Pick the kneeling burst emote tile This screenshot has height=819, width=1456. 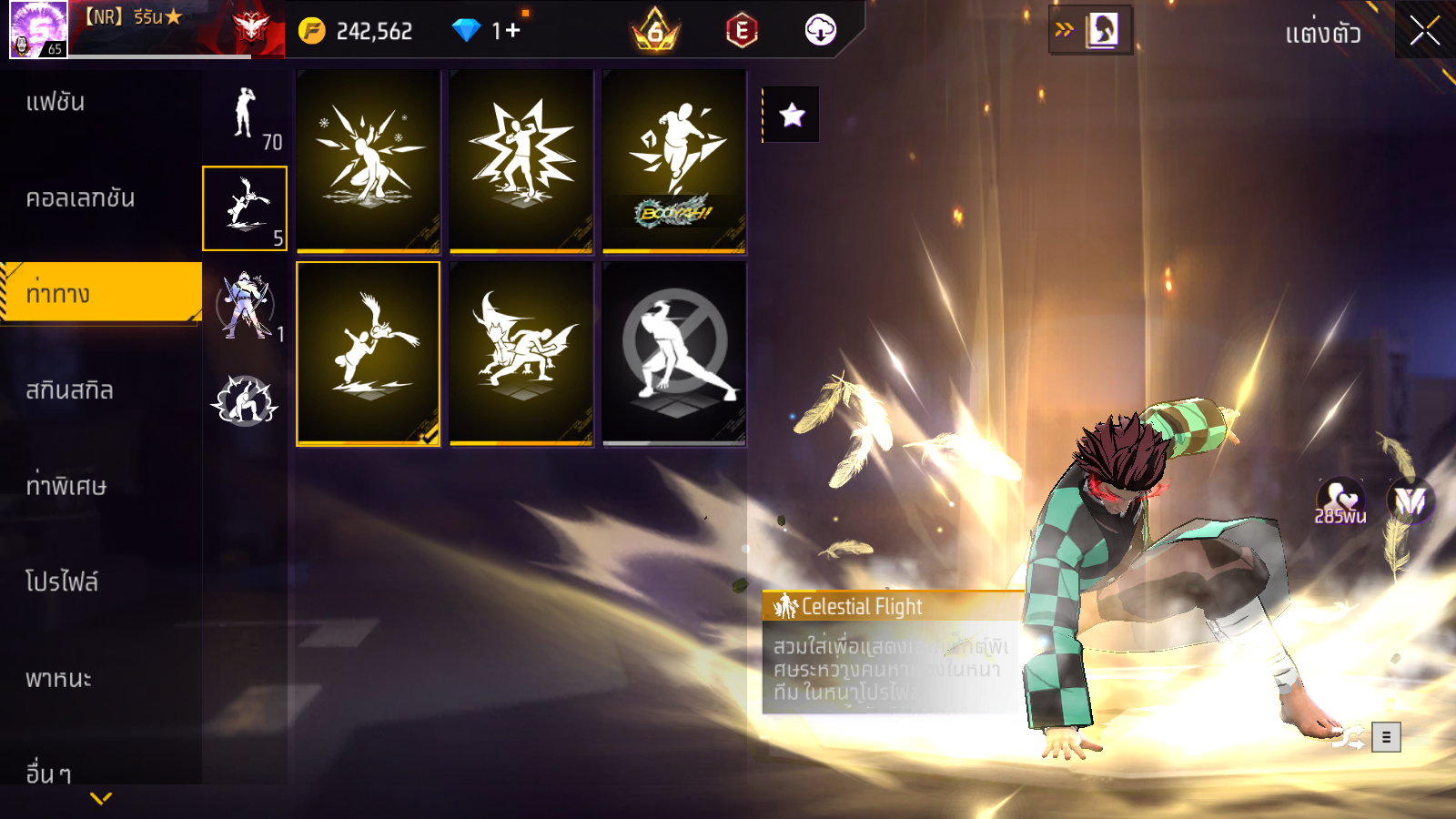click(x=369, y=161)
